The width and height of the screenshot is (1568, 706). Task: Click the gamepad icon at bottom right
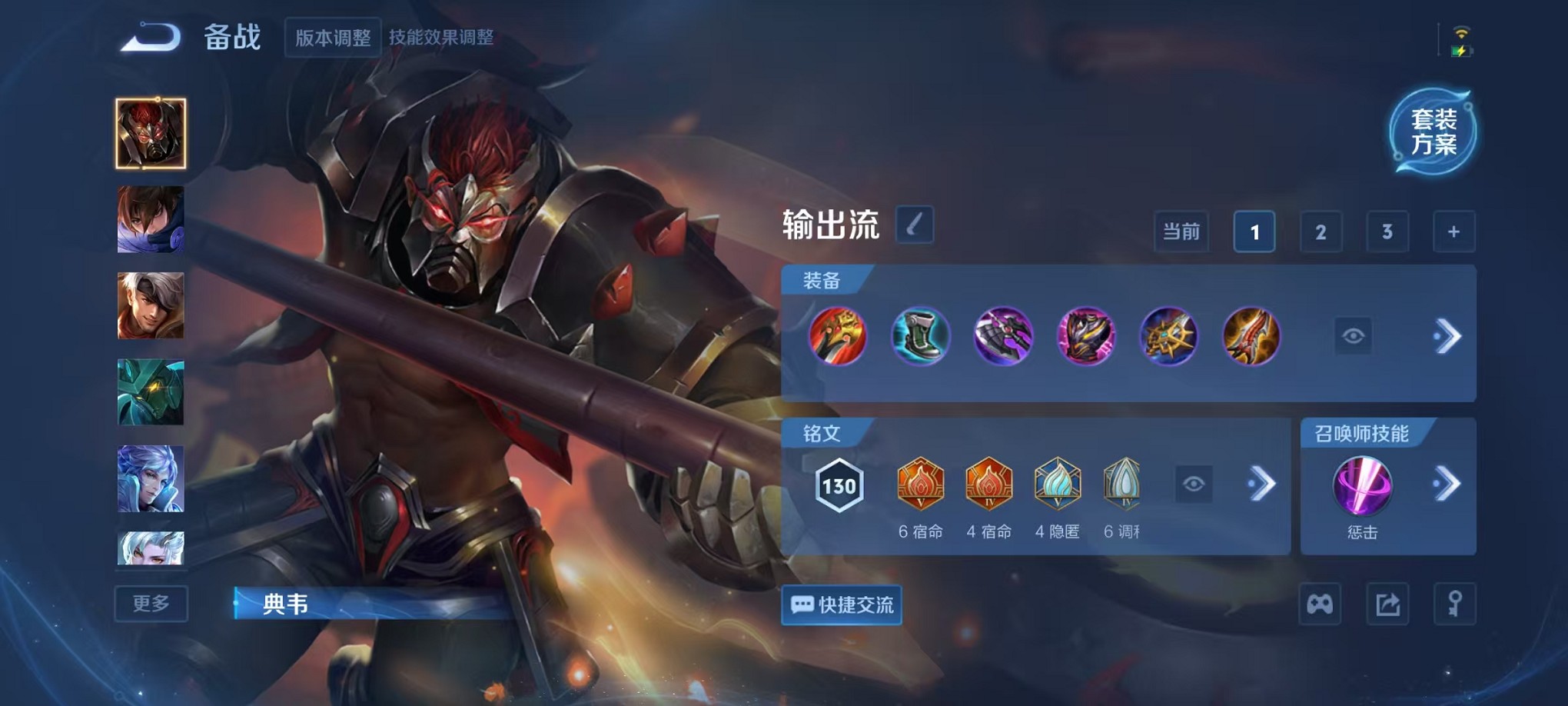(x=1321, y=604)
